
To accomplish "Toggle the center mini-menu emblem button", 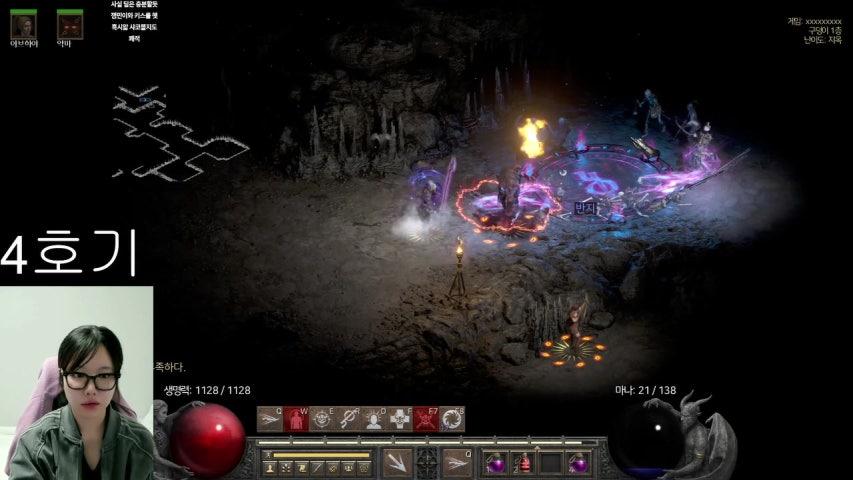I will pos(427,462).
